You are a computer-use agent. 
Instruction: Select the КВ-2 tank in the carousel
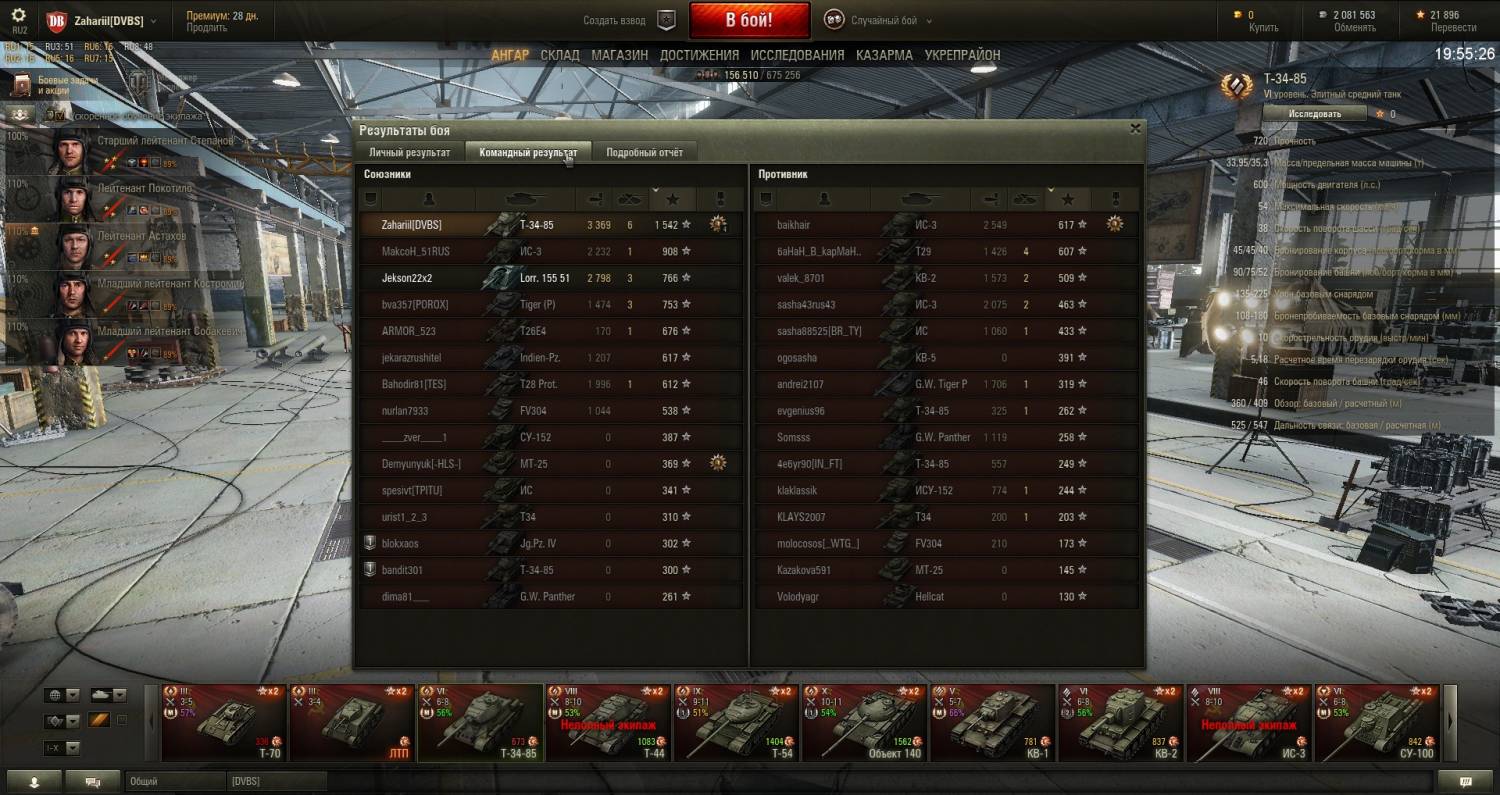(1120, 722)
